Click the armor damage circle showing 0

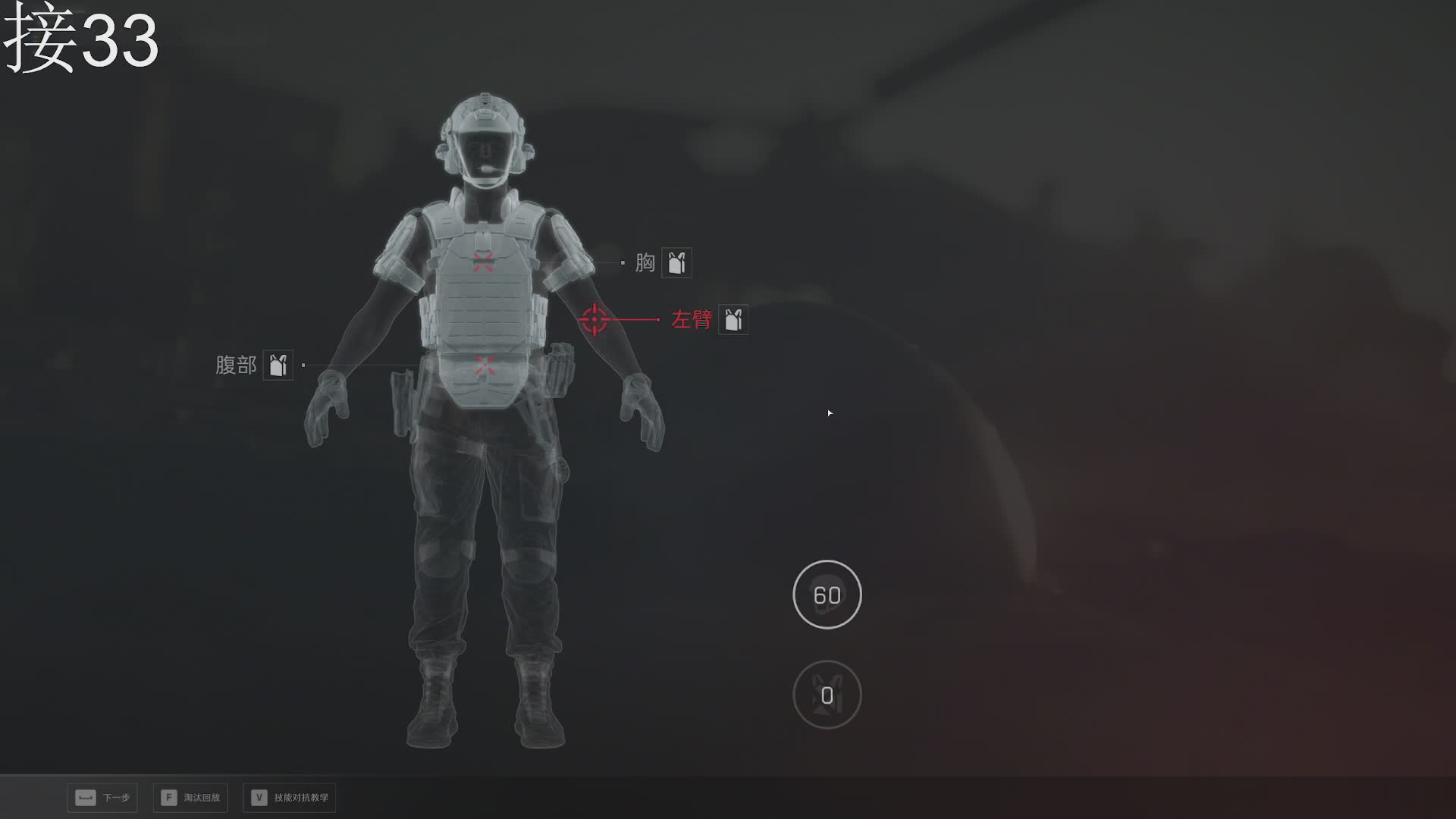click(827, 695)
